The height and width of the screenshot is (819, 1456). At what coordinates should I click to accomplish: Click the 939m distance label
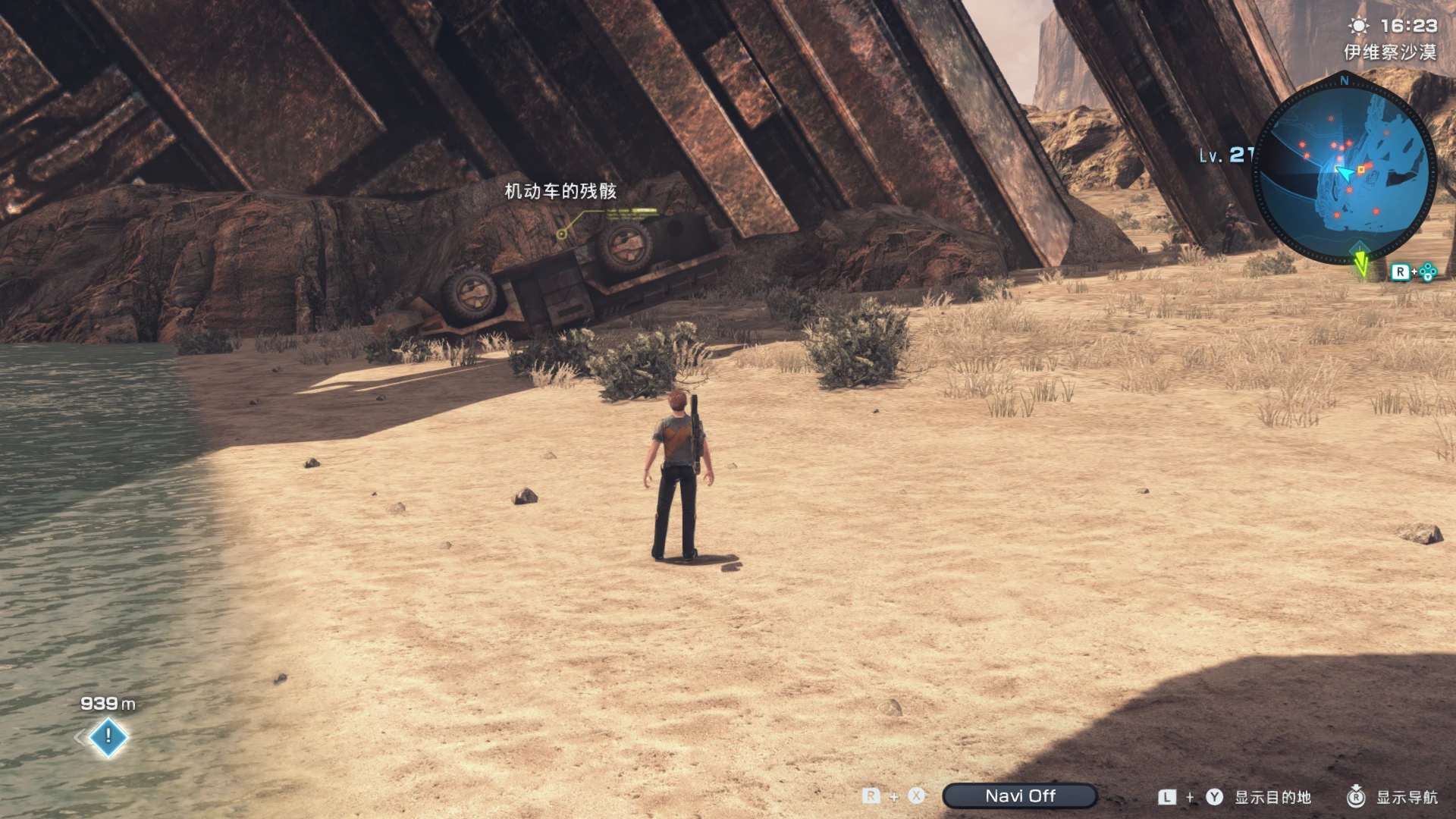(x=106, y=704)
